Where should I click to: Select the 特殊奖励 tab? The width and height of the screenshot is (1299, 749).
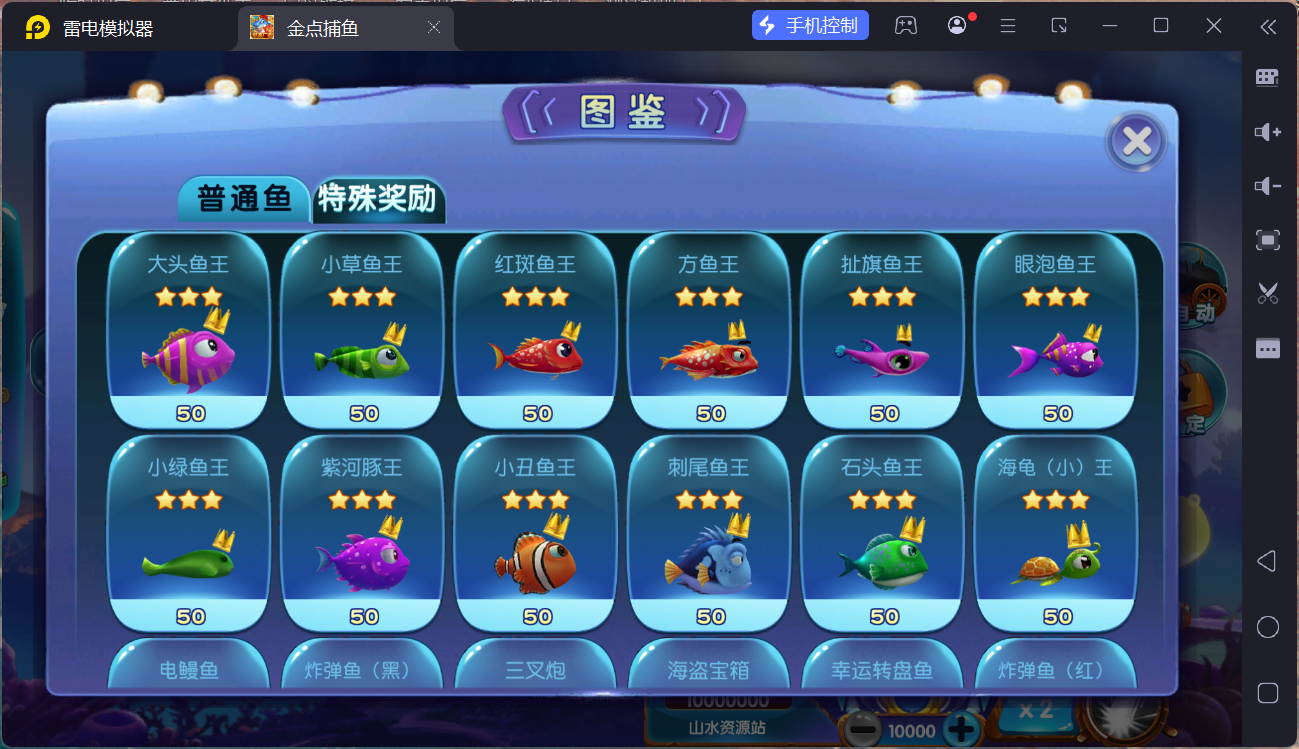pos(377,199)
